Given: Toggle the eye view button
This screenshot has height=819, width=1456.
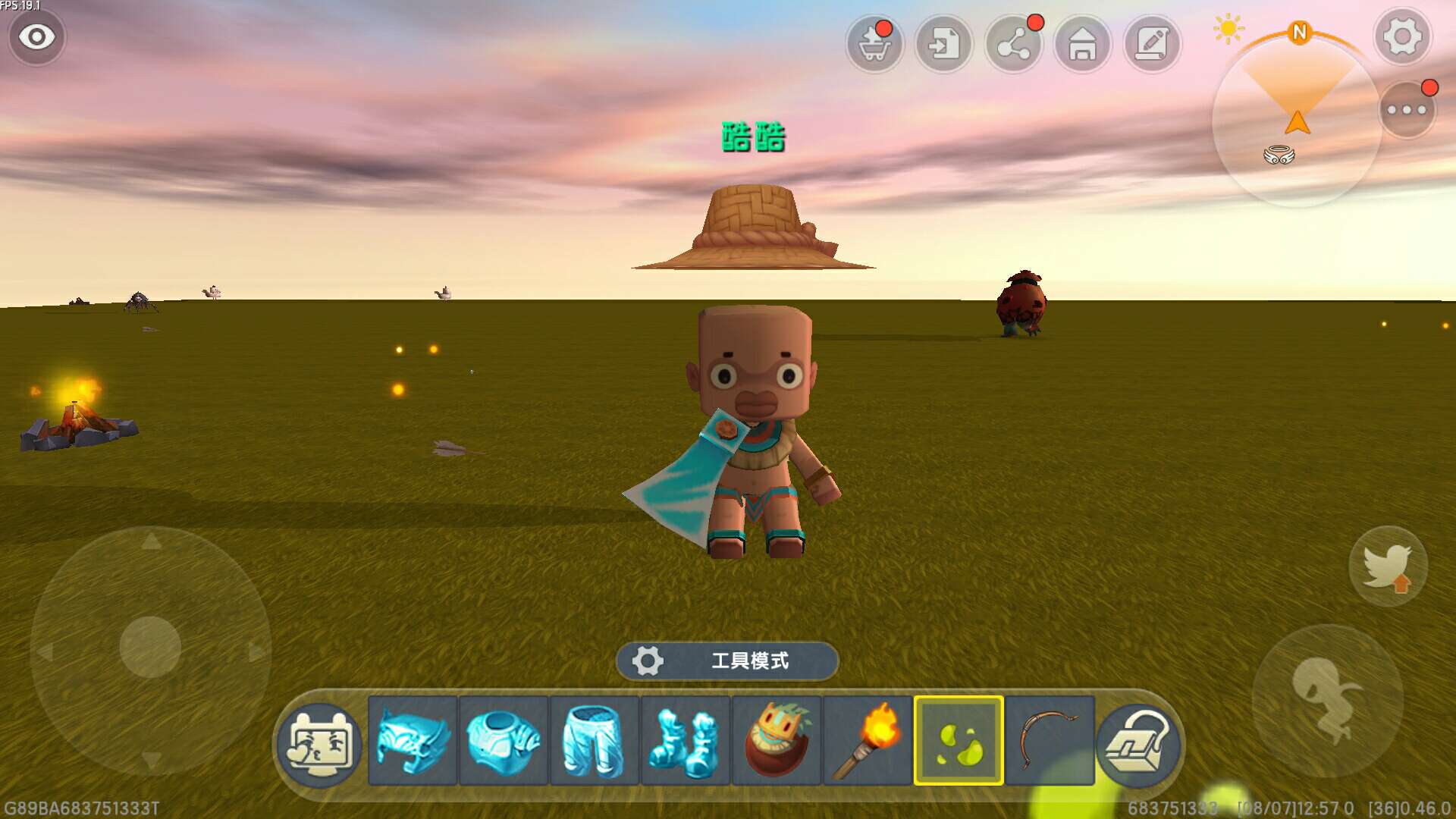Looking at the screenshot, I should pos(36,36).
